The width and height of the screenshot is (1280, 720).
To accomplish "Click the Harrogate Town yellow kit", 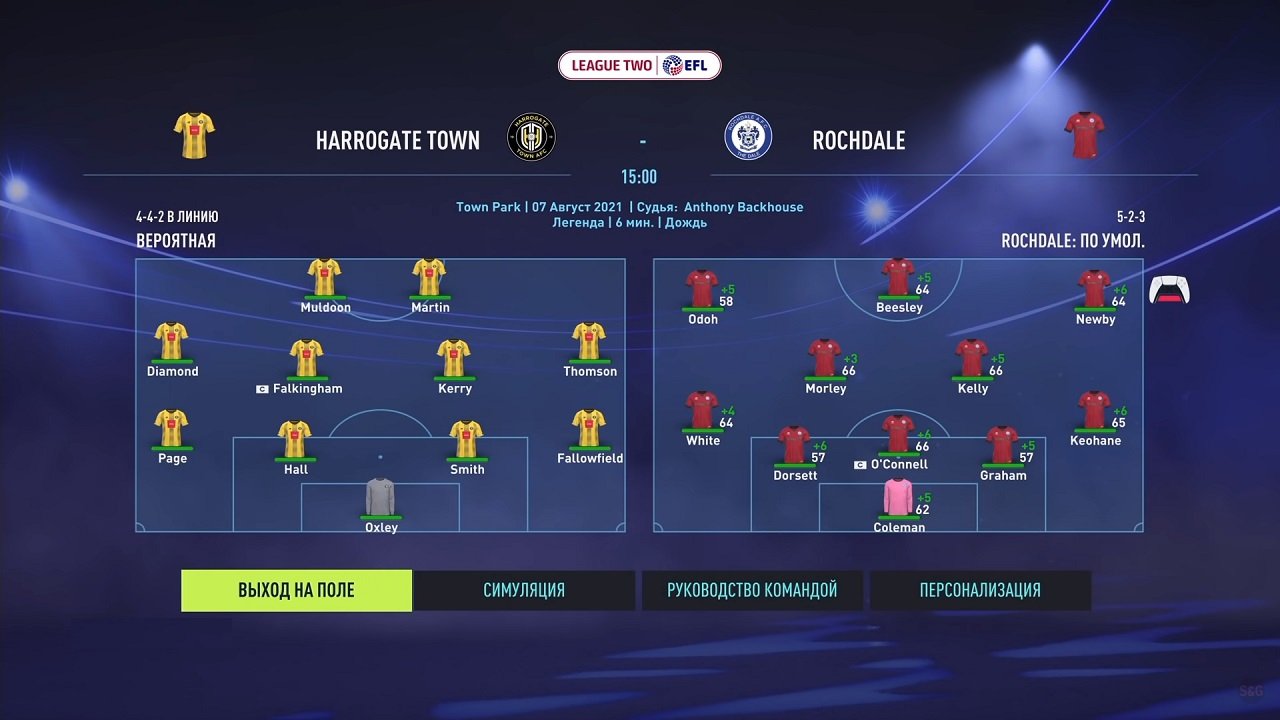I will coord(194,136).
